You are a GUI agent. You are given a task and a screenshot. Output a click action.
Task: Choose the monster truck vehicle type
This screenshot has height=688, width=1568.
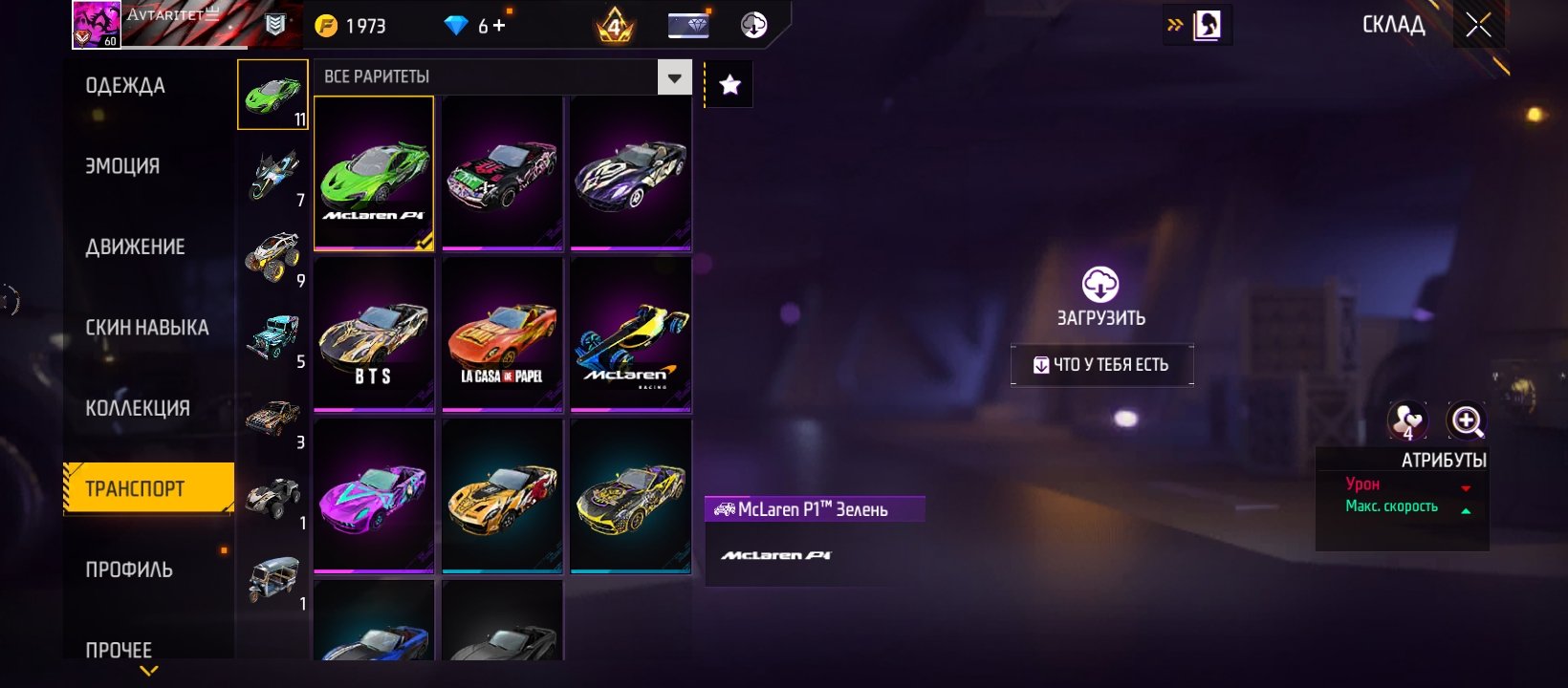[273, 256]
